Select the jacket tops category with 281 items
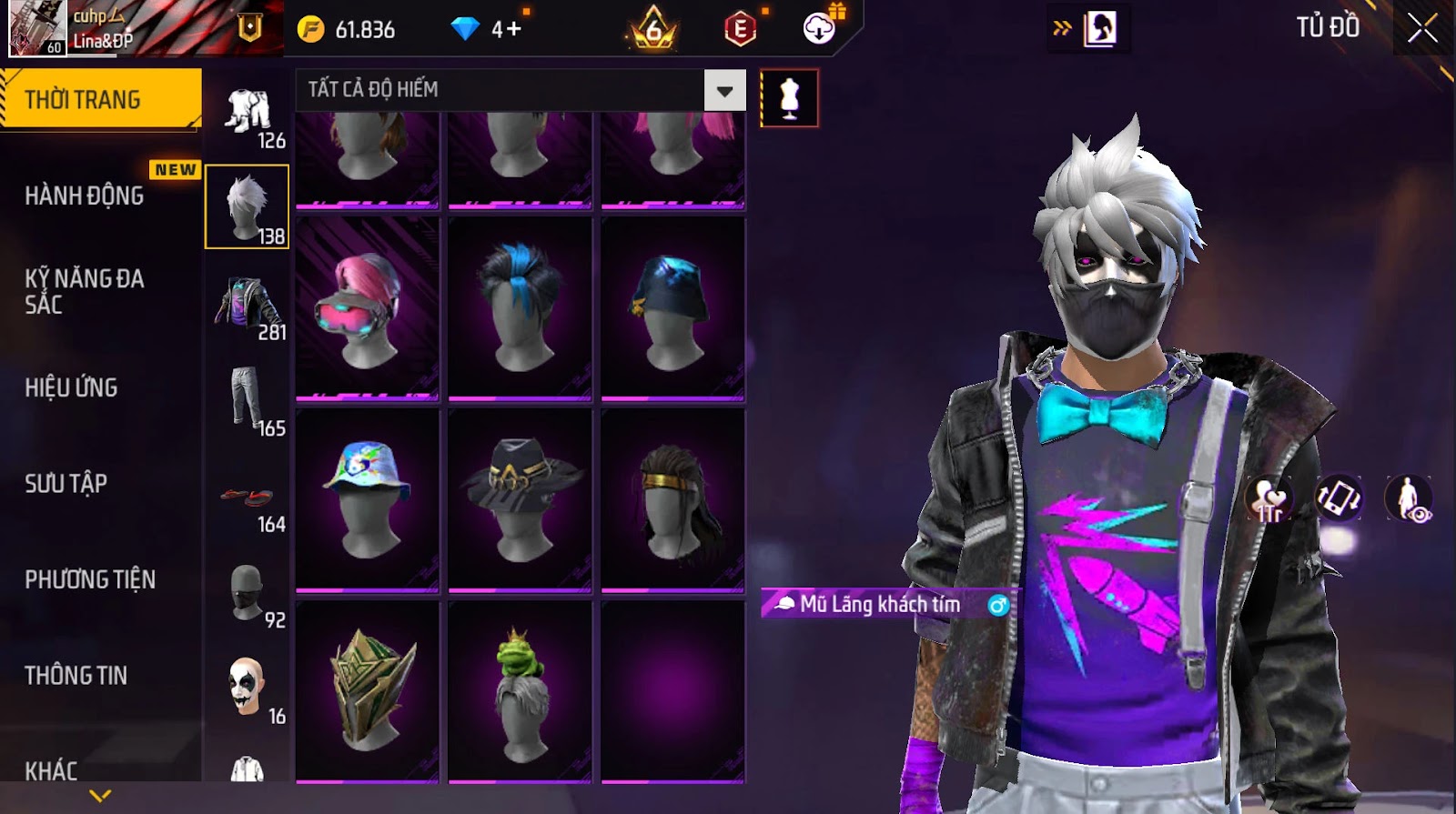The width and height of the screenshot is (1456, 814). click(248, 305)
